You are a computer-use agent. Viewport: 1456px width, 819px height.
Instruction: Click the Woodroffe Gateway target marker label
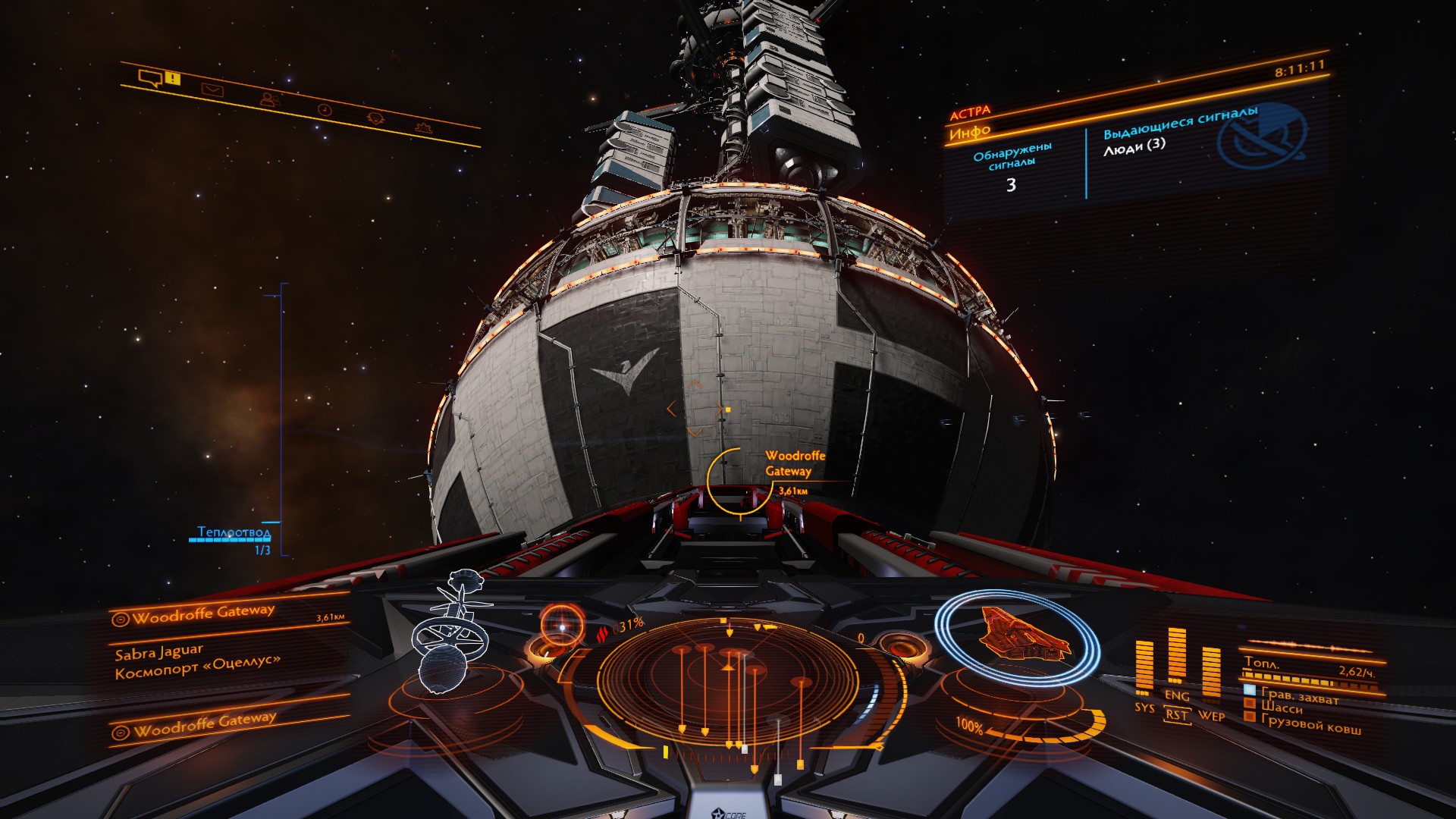(x=794, y=463)
